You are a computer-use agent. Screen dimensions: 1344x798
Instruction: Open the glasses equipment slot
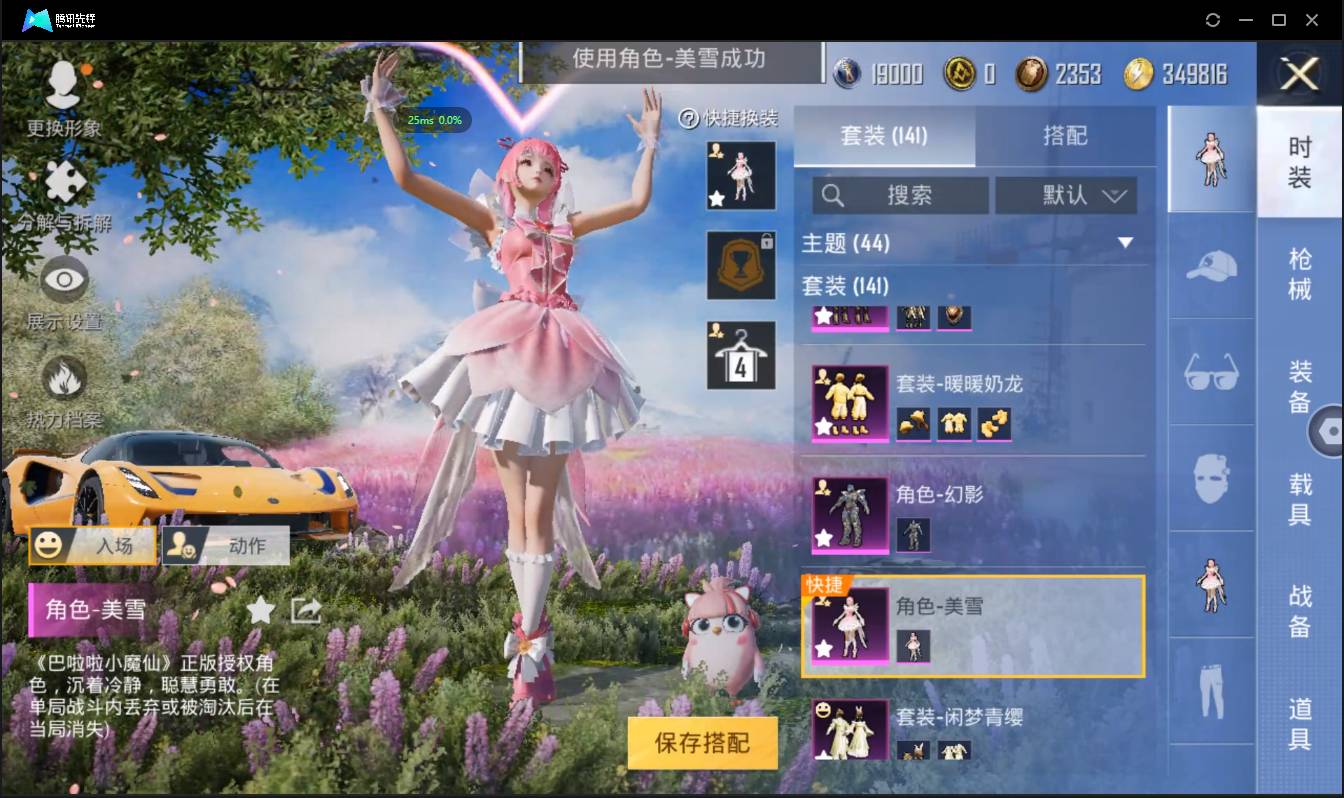(1210, 372)
